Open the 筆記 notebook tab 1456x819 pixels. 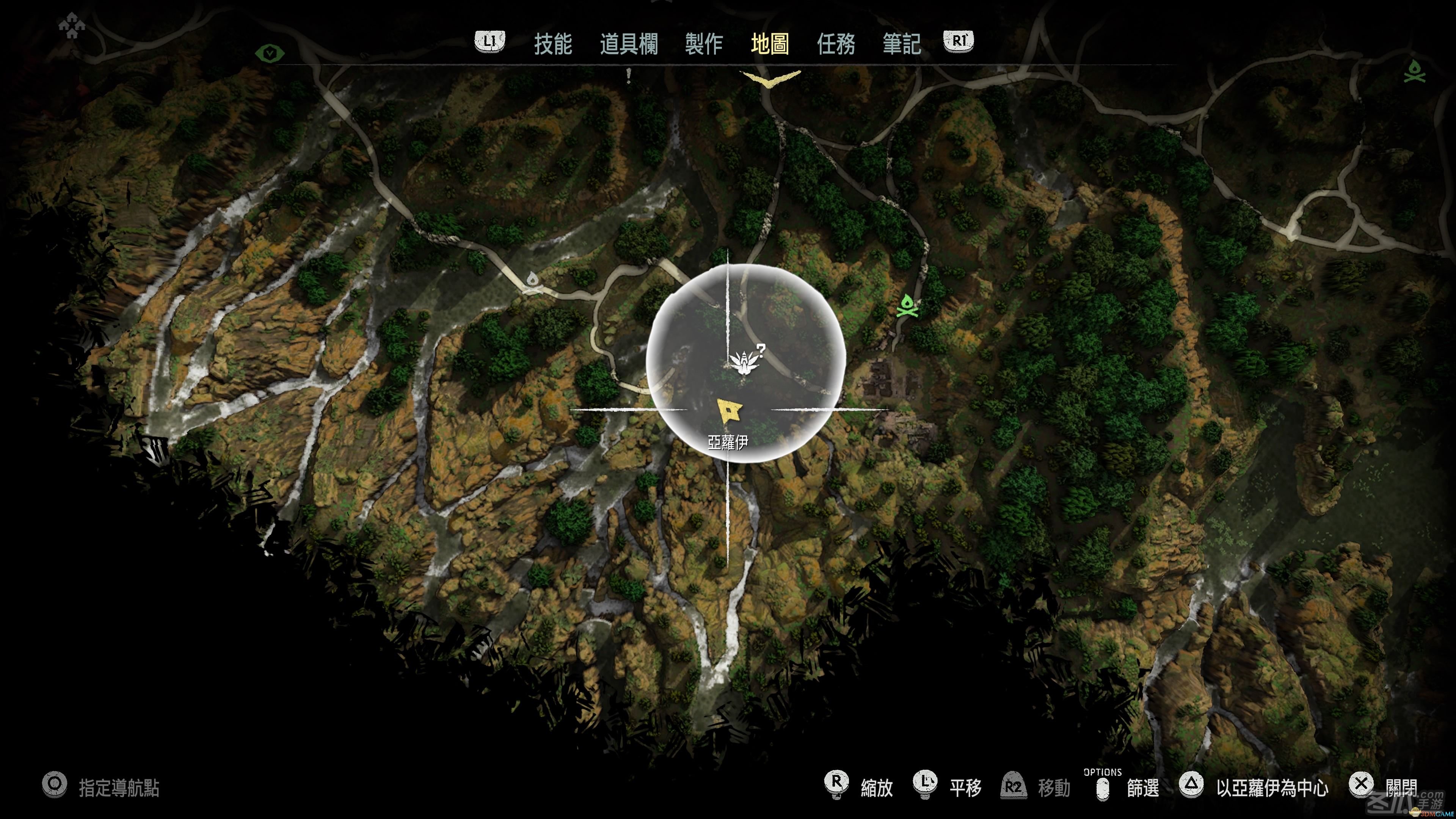[x=902, y=44]
